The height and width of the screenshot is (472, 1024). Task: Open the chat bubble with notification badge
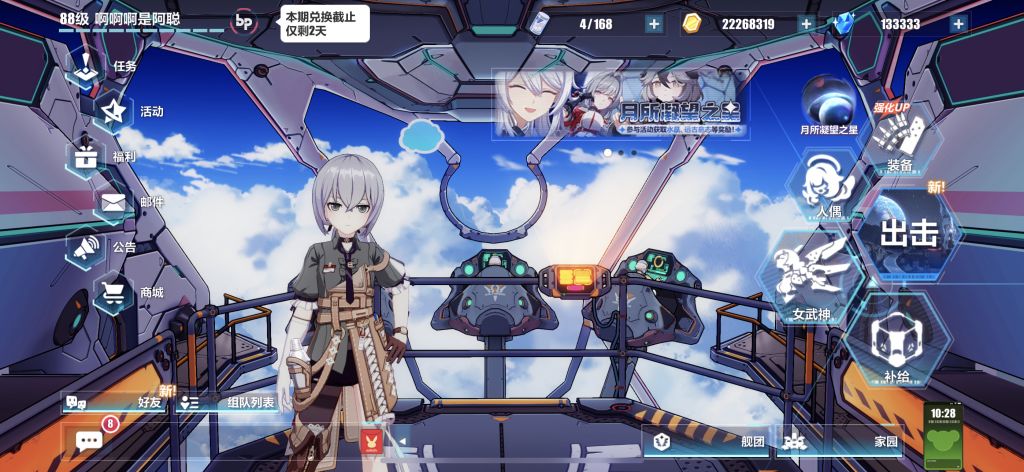(90, 440)
